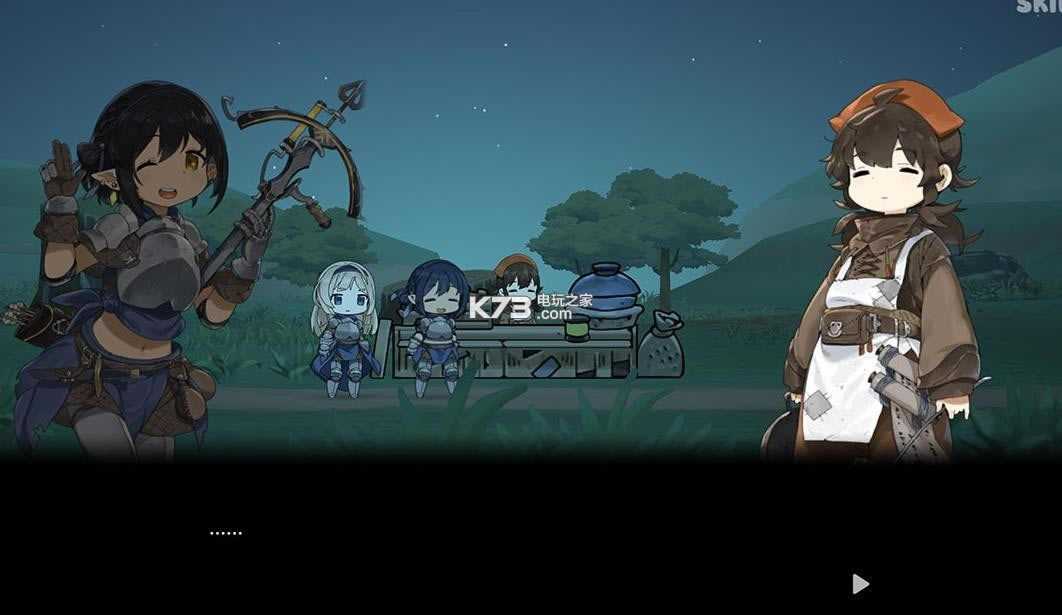The height and width of the screenshot is (615, 1062).
Task: Skip the cutscene with the SKIP button
Action: tap(1040, 6)
